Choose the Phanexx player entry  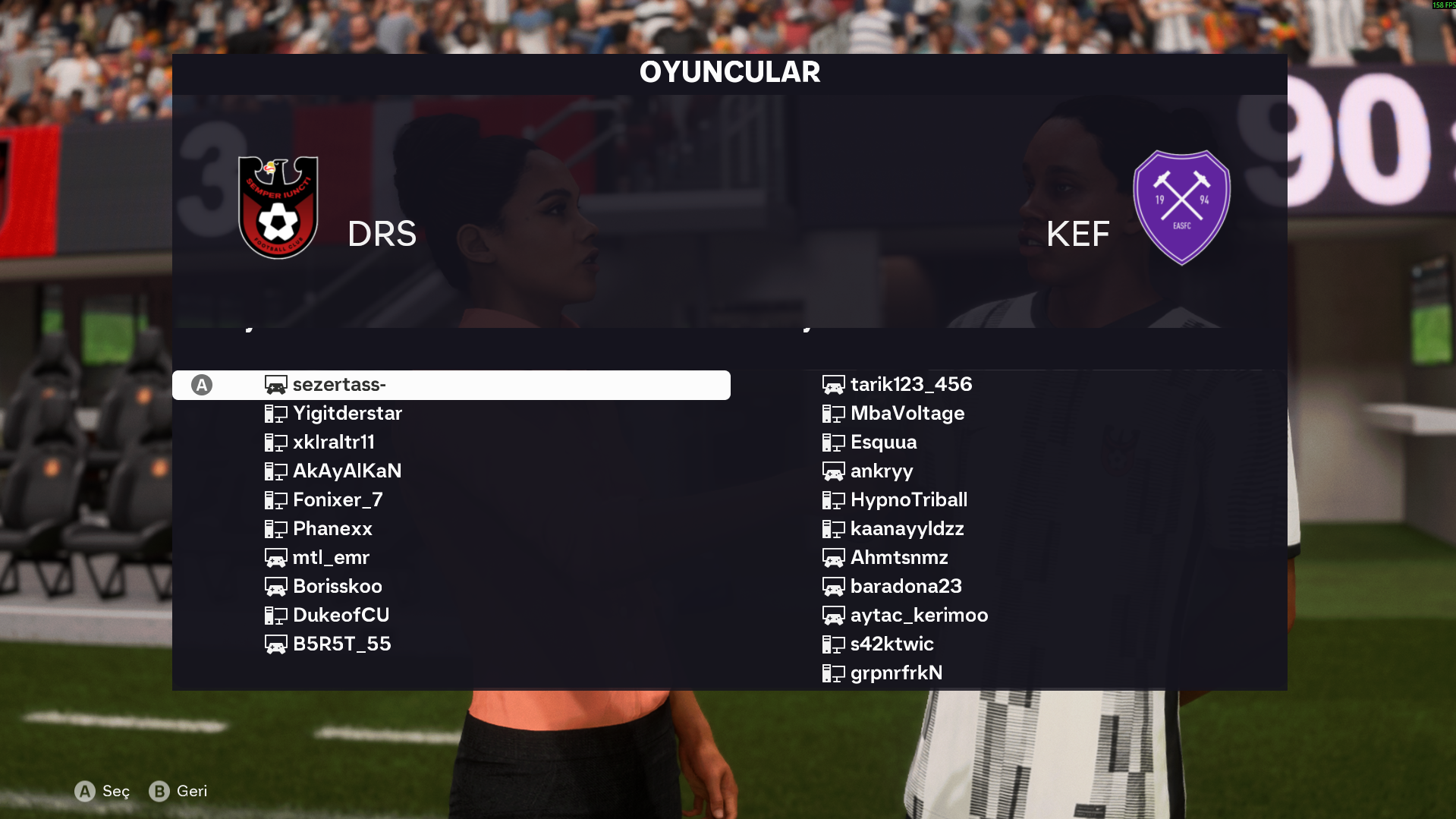332,529
